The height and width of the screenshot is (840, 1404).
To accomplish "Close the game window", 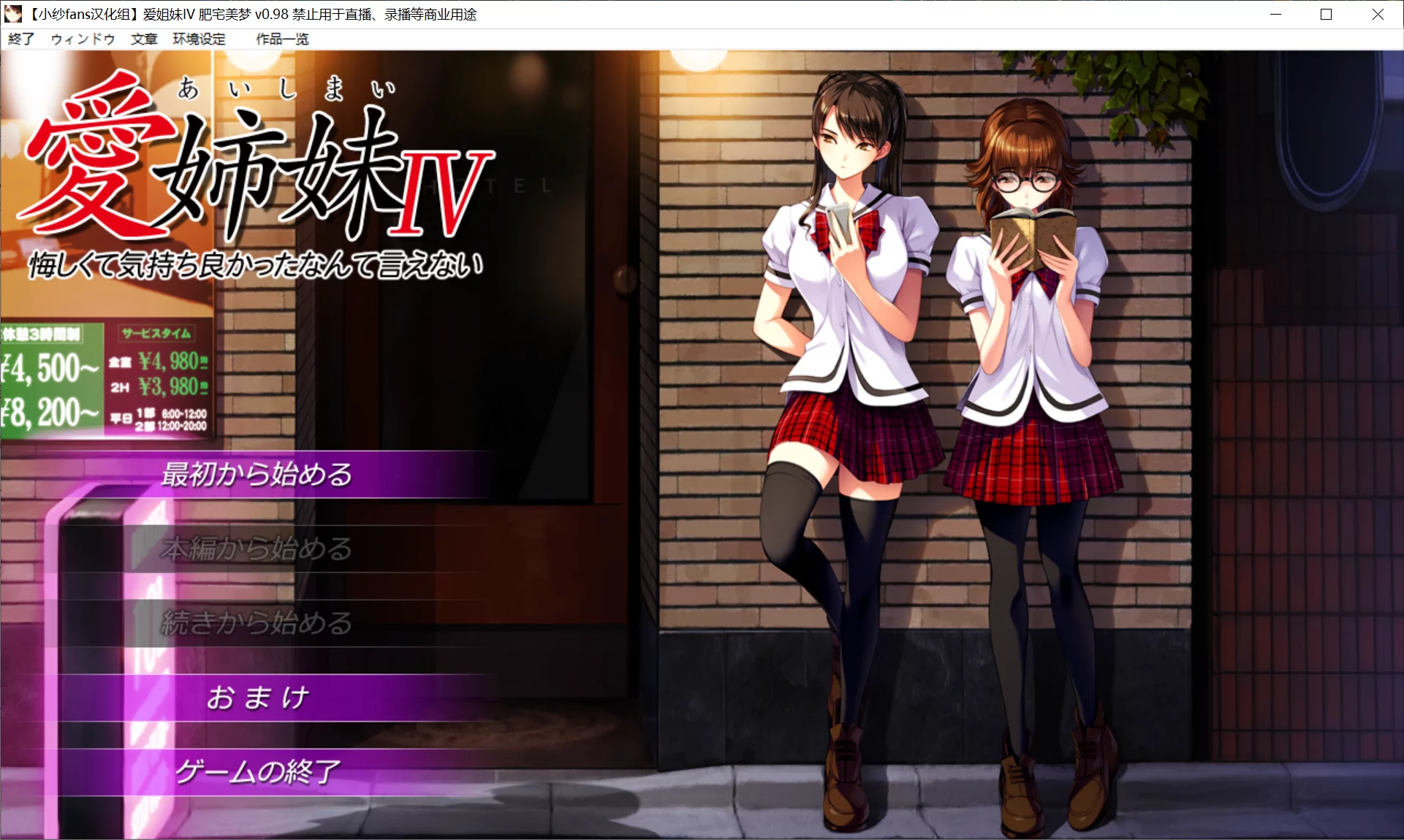I will click(1378, 14).
